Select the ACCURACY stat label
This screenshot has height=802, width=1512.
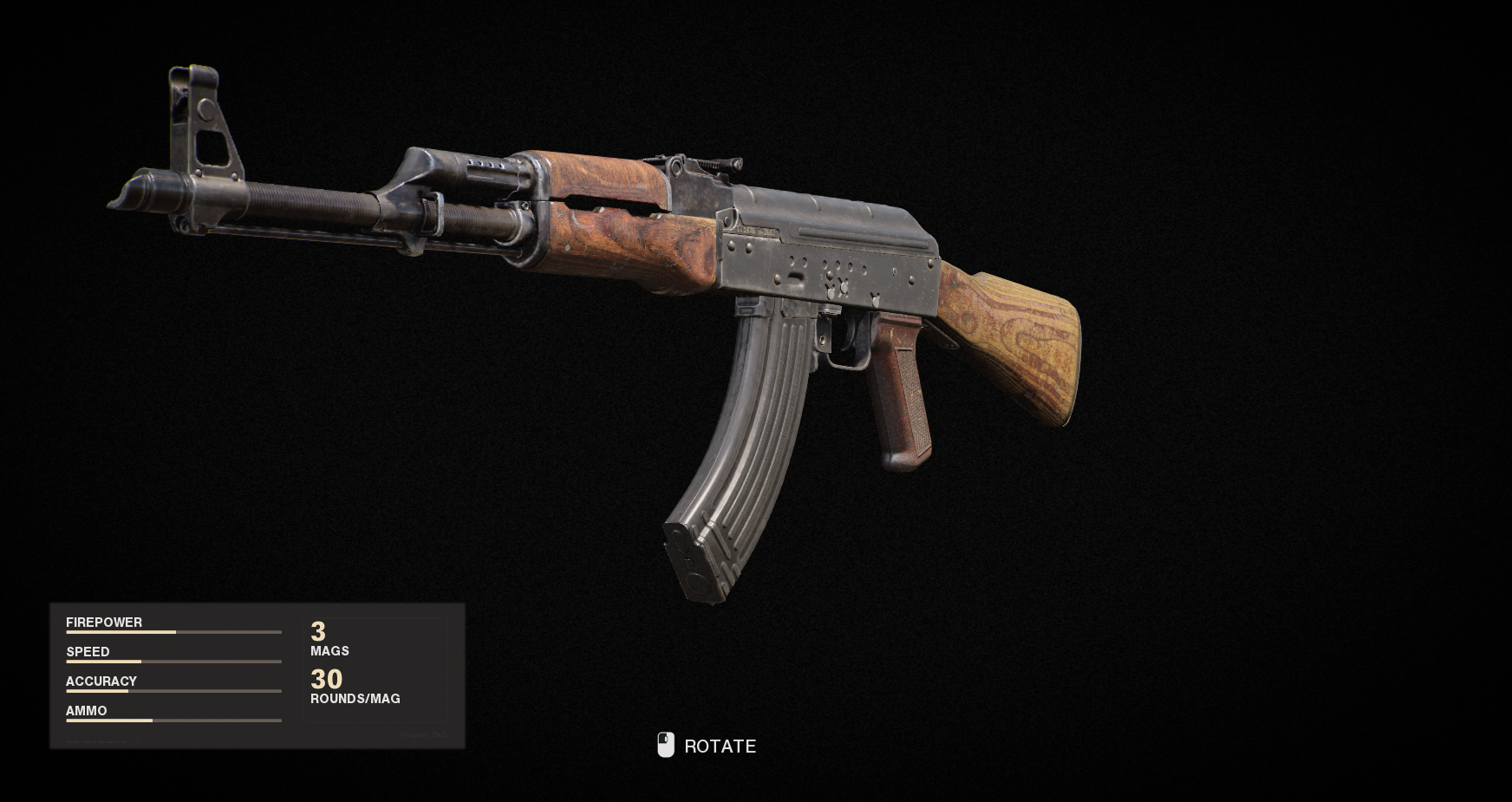click(x=101, y=681)
